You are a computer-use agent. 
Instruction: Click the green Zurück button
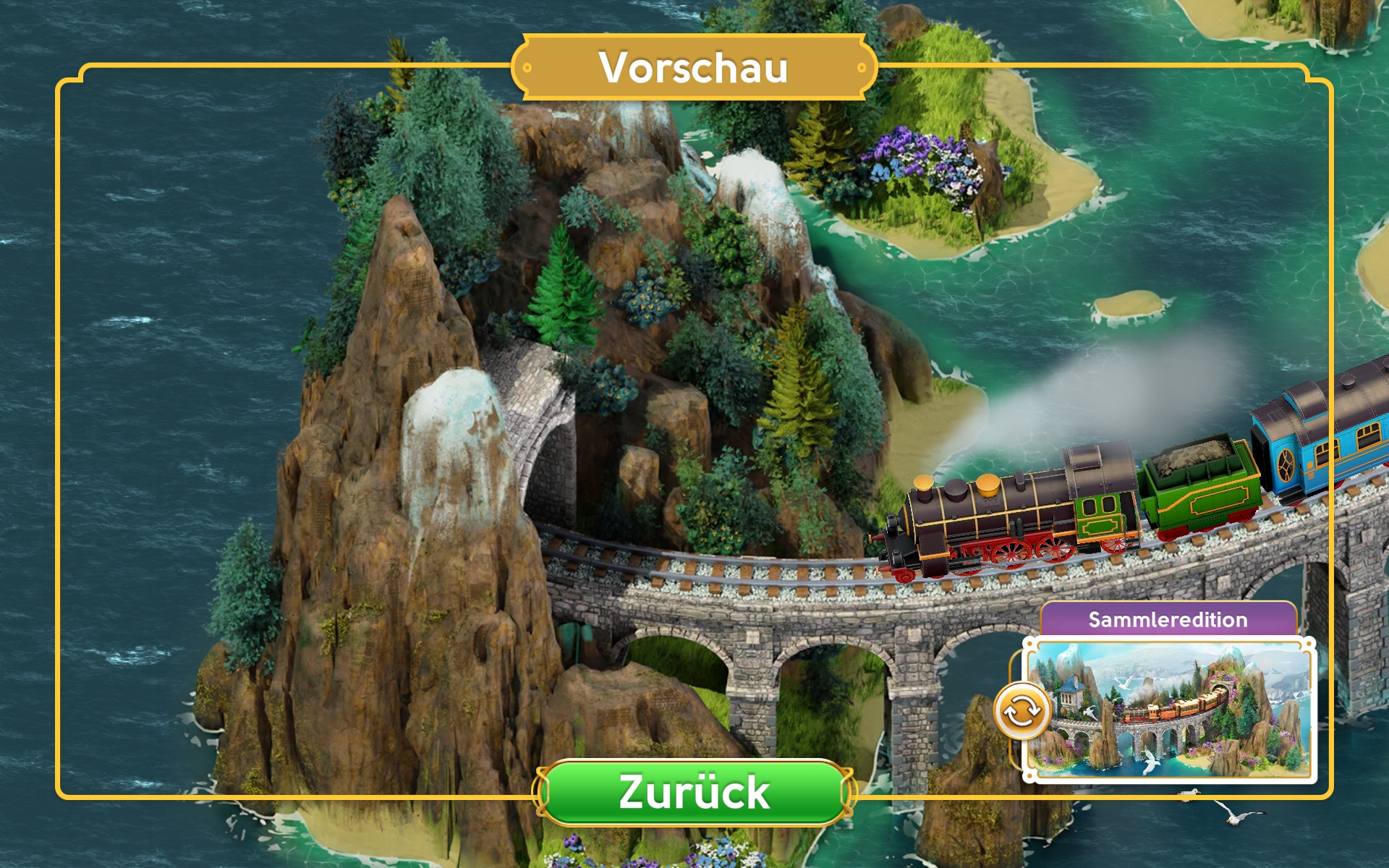point(694,792)
